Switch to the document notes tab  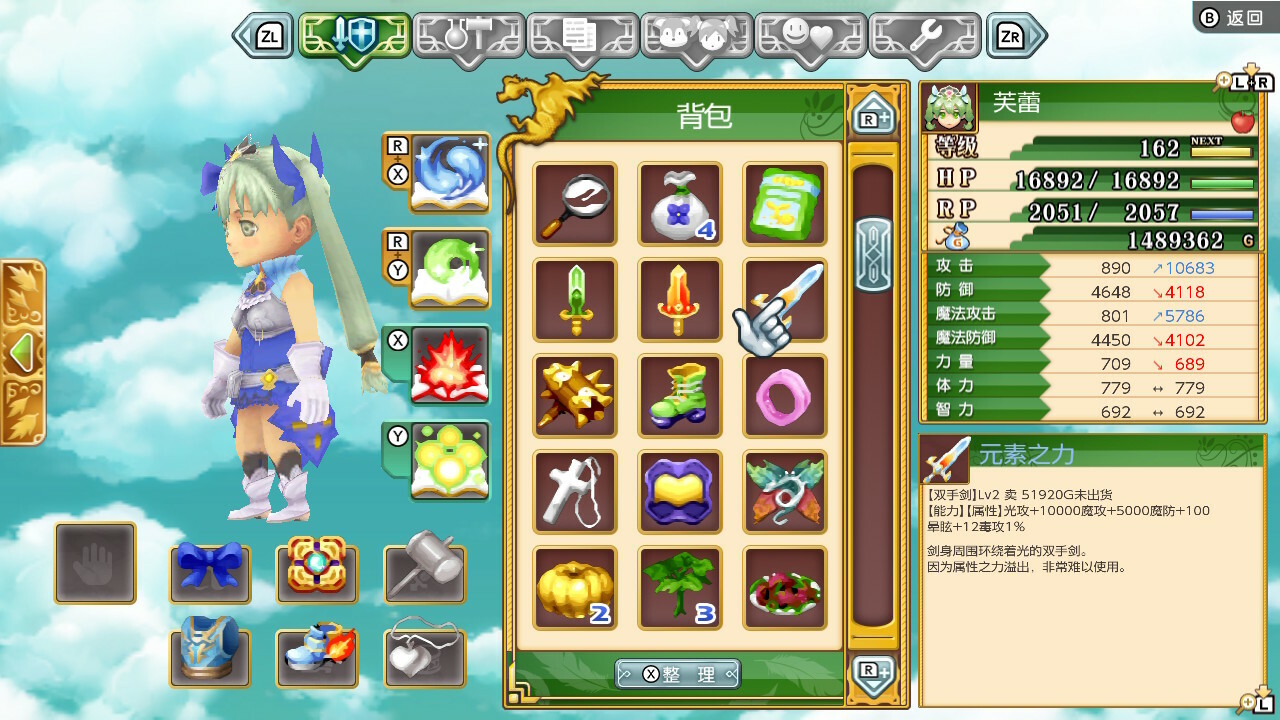pos(582,37)
